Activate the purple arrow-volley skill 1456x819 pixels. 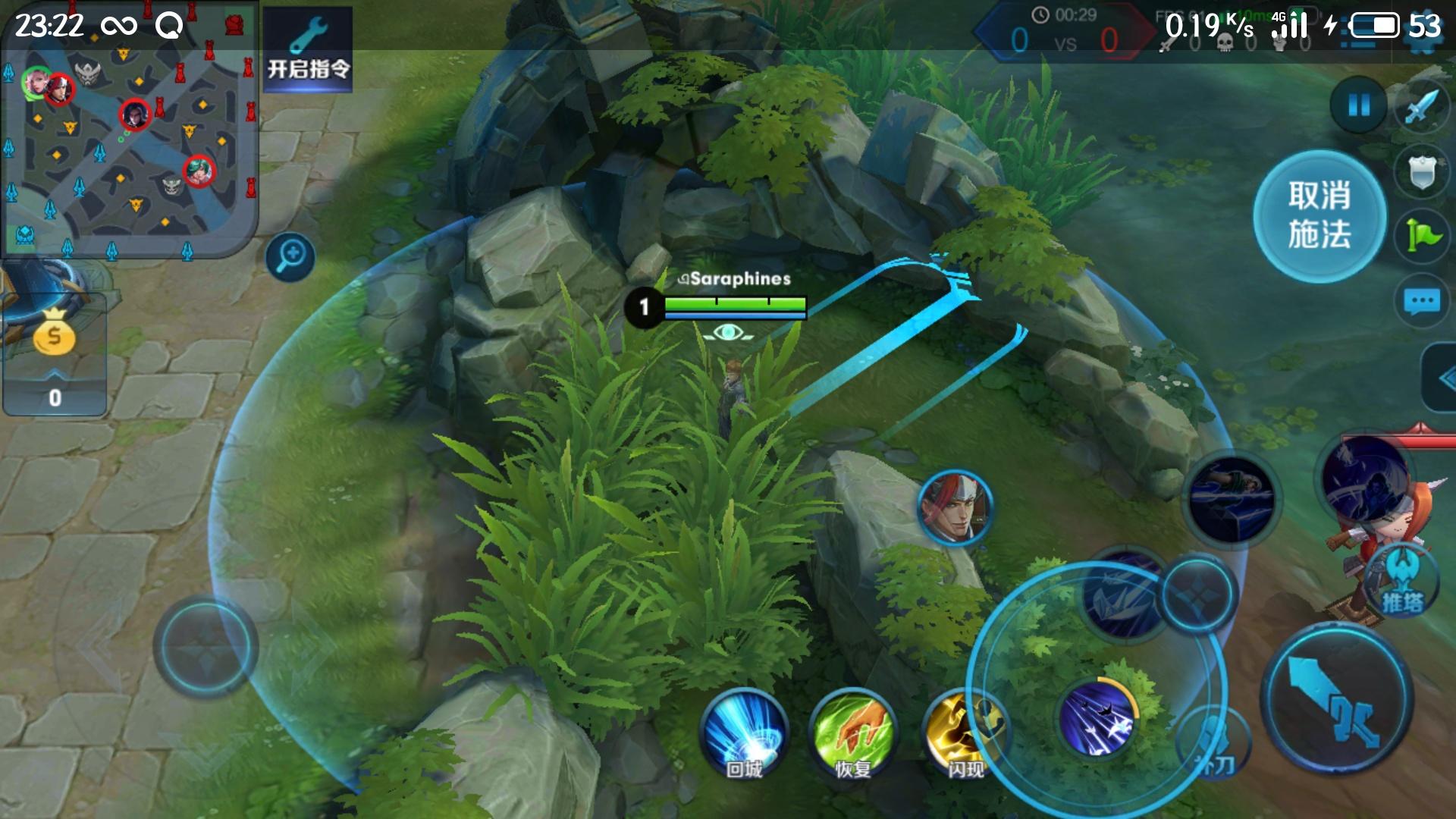1097,717
